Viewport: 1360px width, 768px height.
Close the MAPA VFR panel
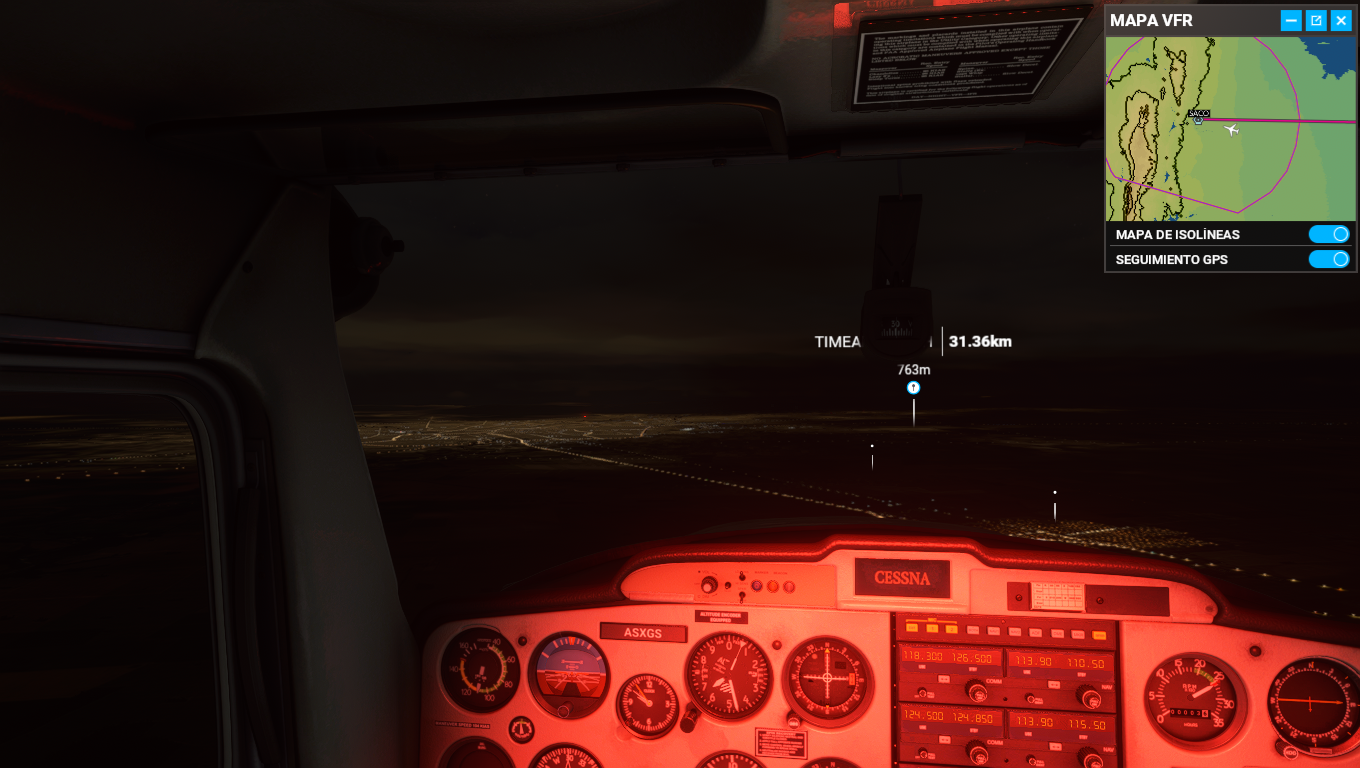coord(1341,20)
